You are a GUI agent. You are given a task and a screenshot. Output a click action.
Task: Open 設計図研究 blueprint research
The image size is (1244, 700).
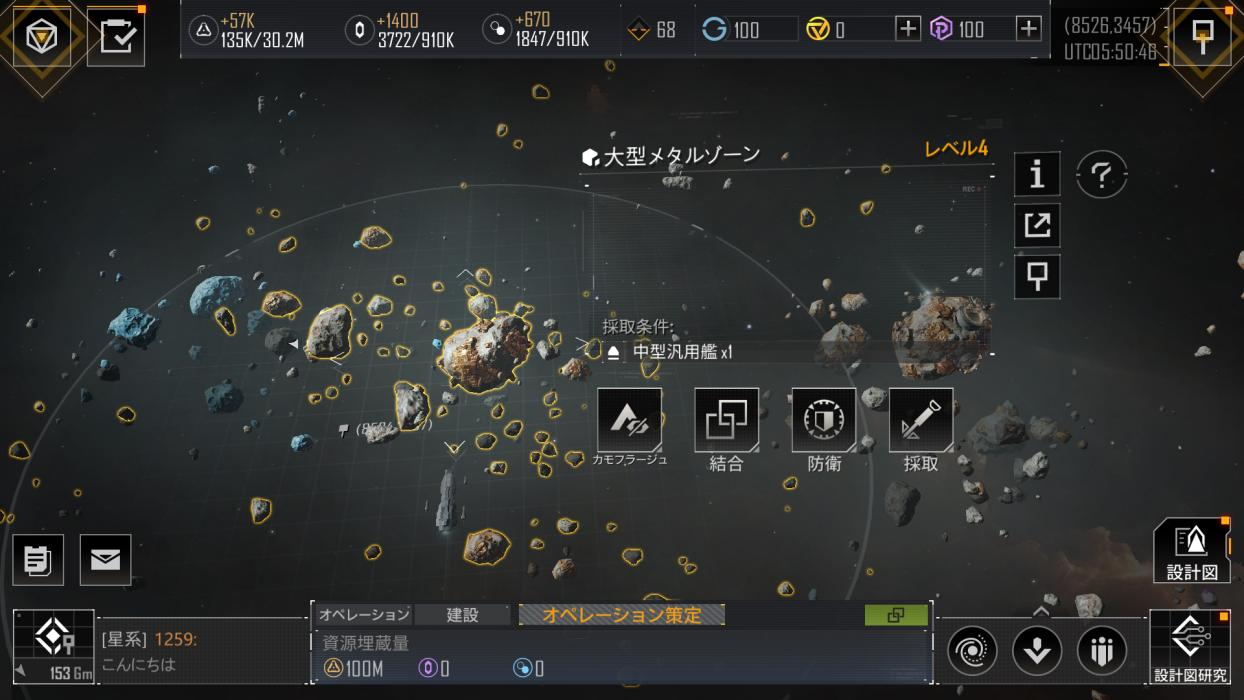click(x=1190, y=647)
